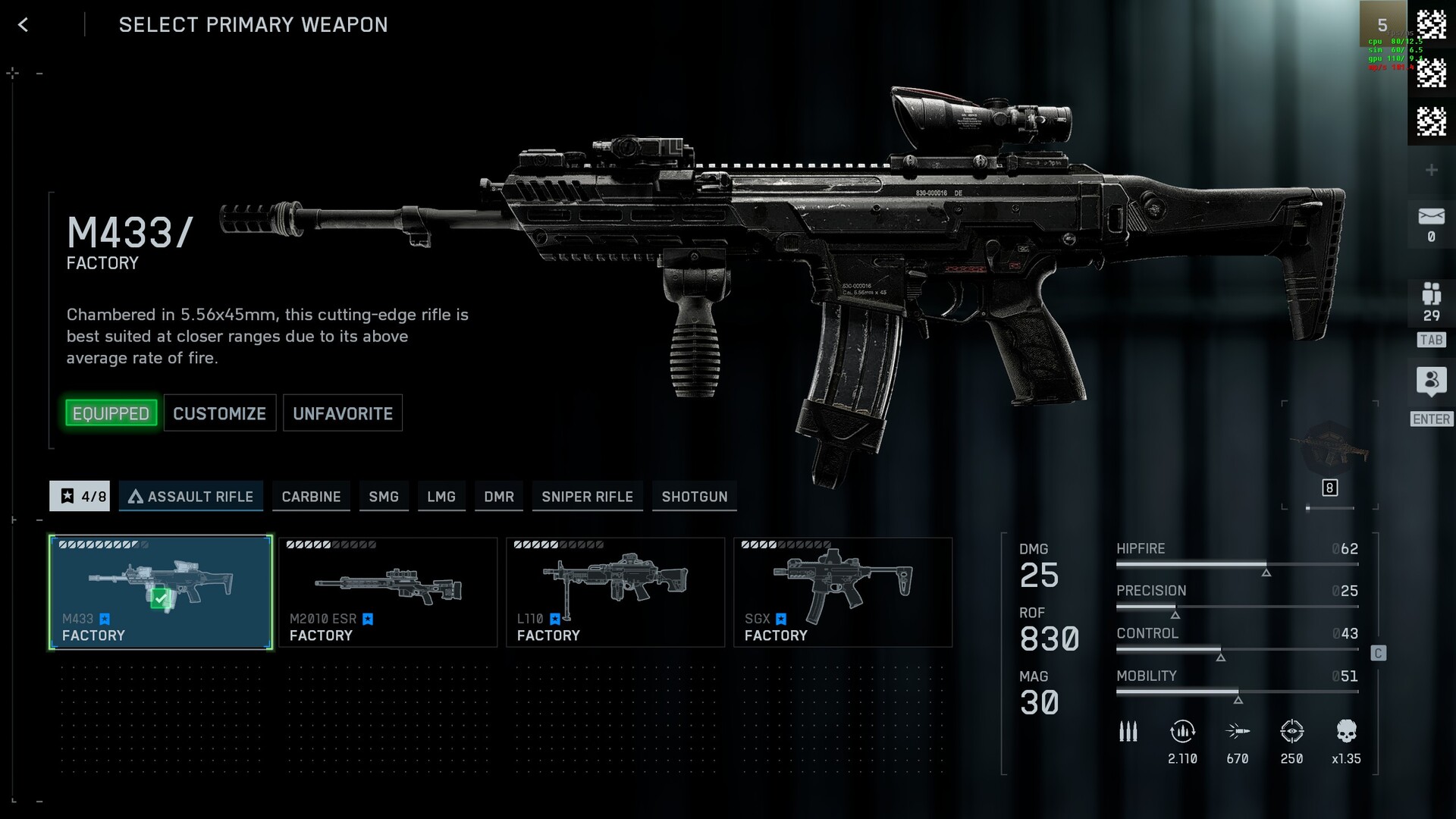Go back with the arrow button
The width and height of the screenshot is (1456, 819).
[24, 25]
